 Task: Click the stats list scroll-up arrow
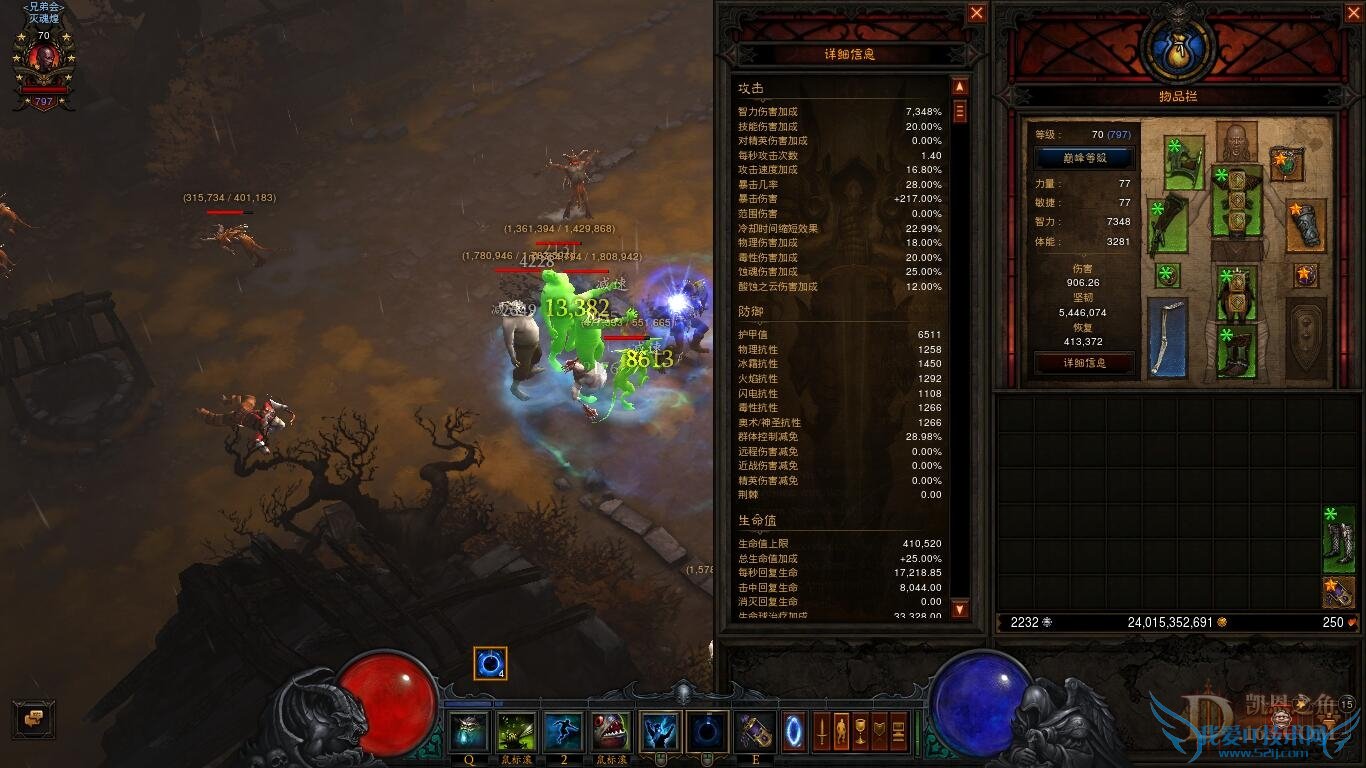pyautogui.click(x=960, y=87)
